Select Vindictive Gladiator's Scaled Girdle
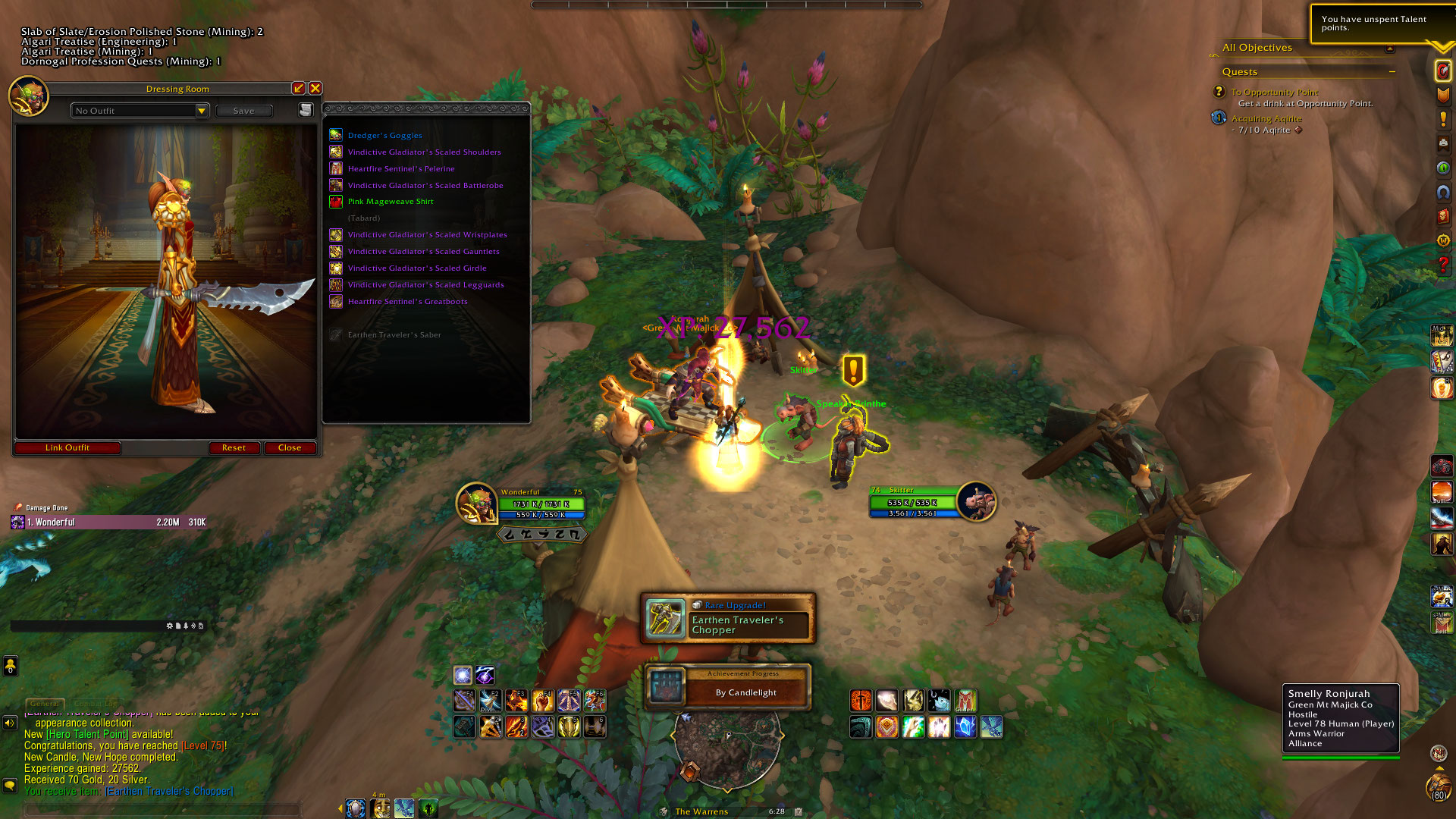 (416, 268)
